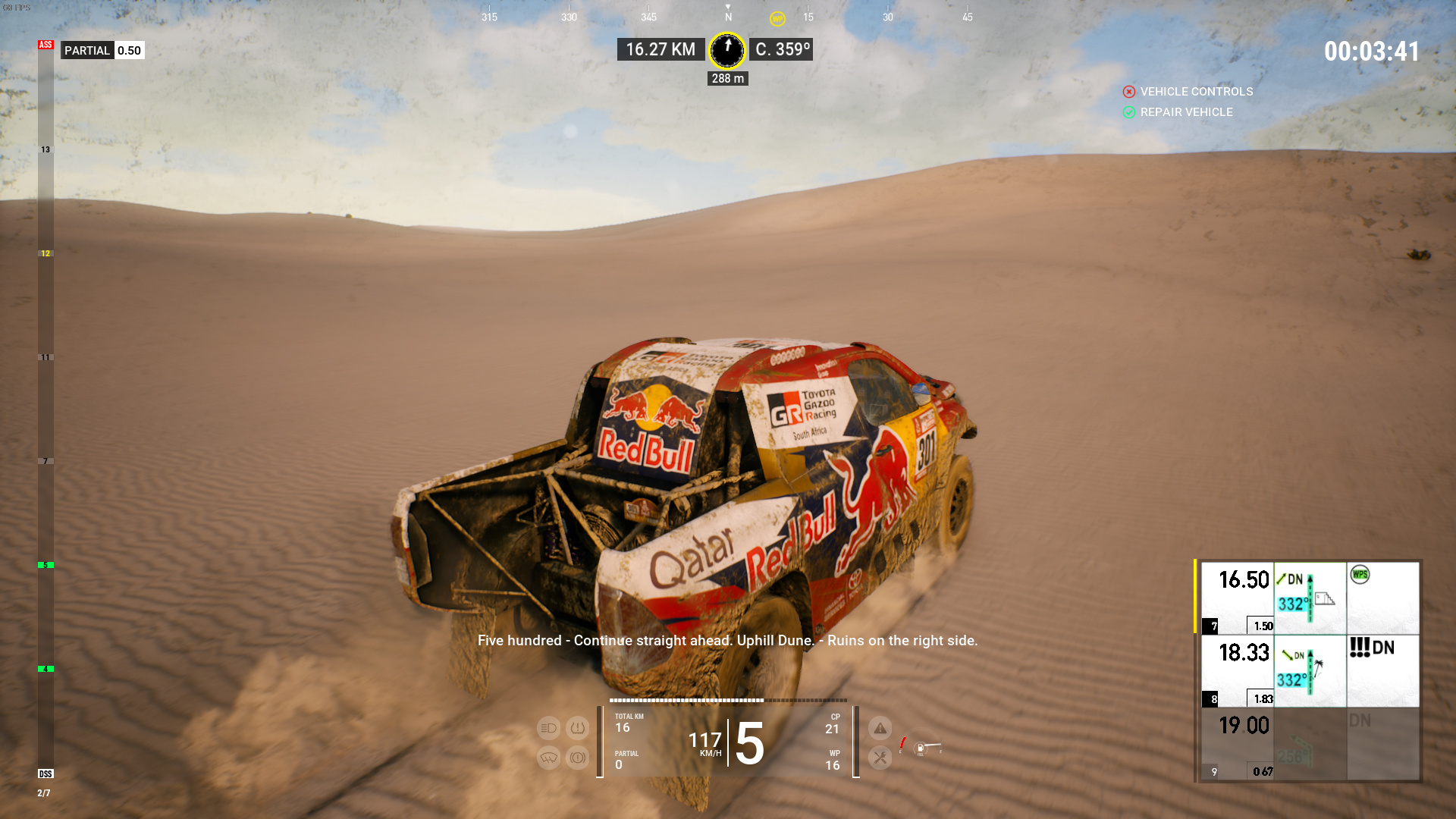Click the DSS start marker on stage bar
The width and height of the screenshot is (1456, 819).
point(45,773)
